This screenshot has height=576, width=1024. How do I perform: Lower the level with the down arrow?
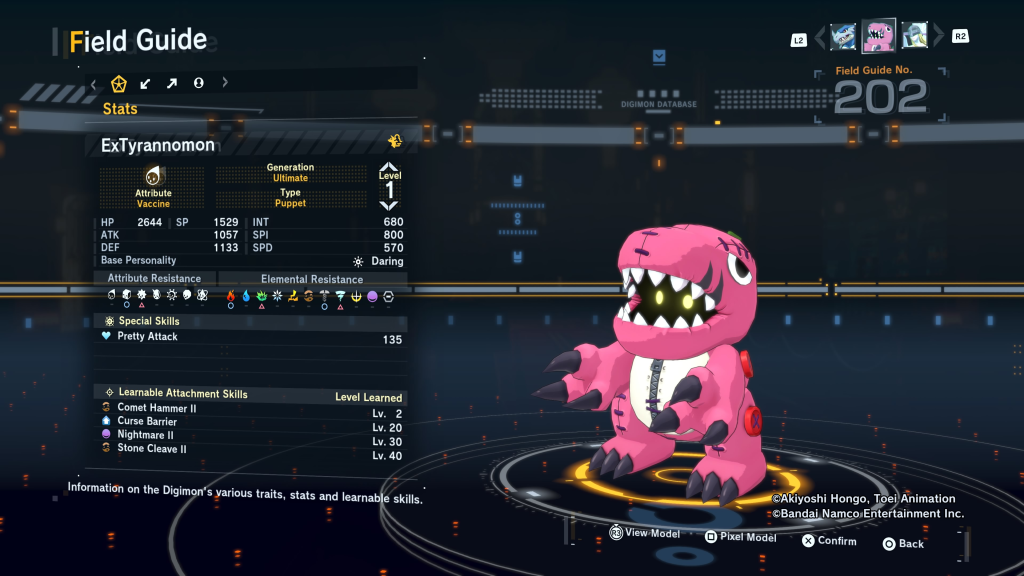click(x=389, y=205)
